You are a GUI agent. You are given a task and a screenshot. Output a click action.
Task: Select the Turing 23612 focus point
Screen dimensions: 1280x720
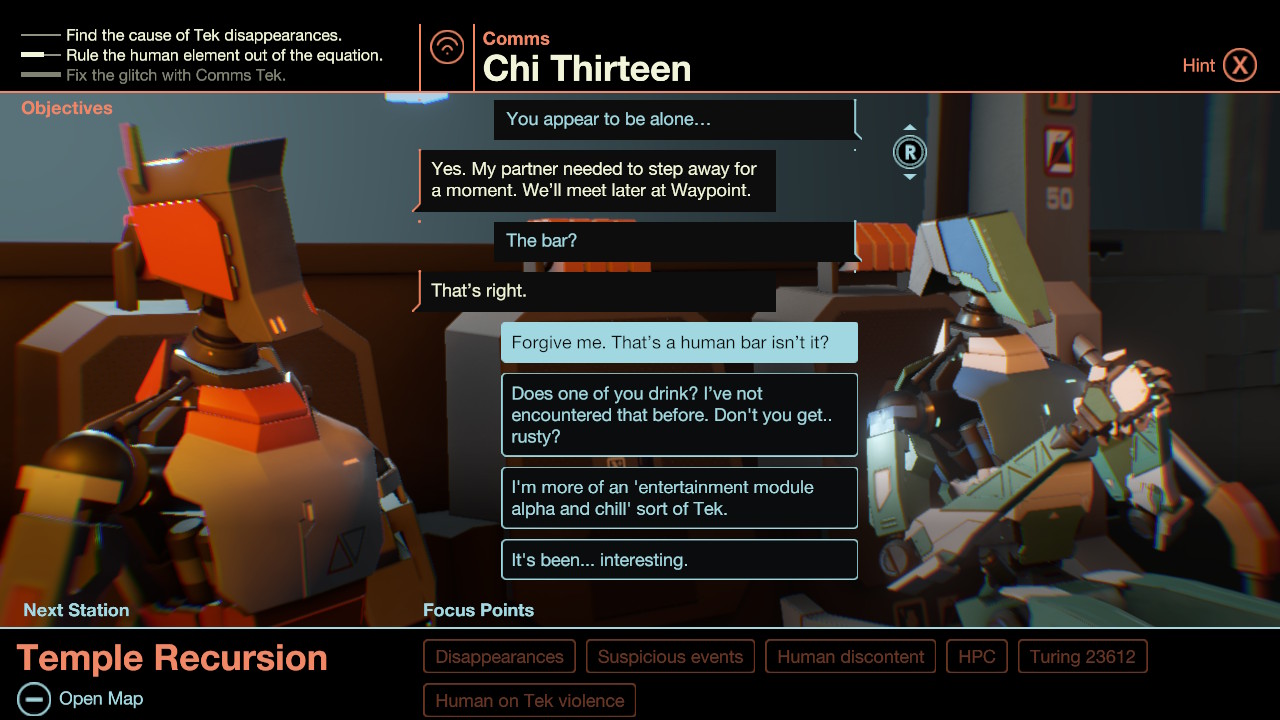click(1082, 657)
